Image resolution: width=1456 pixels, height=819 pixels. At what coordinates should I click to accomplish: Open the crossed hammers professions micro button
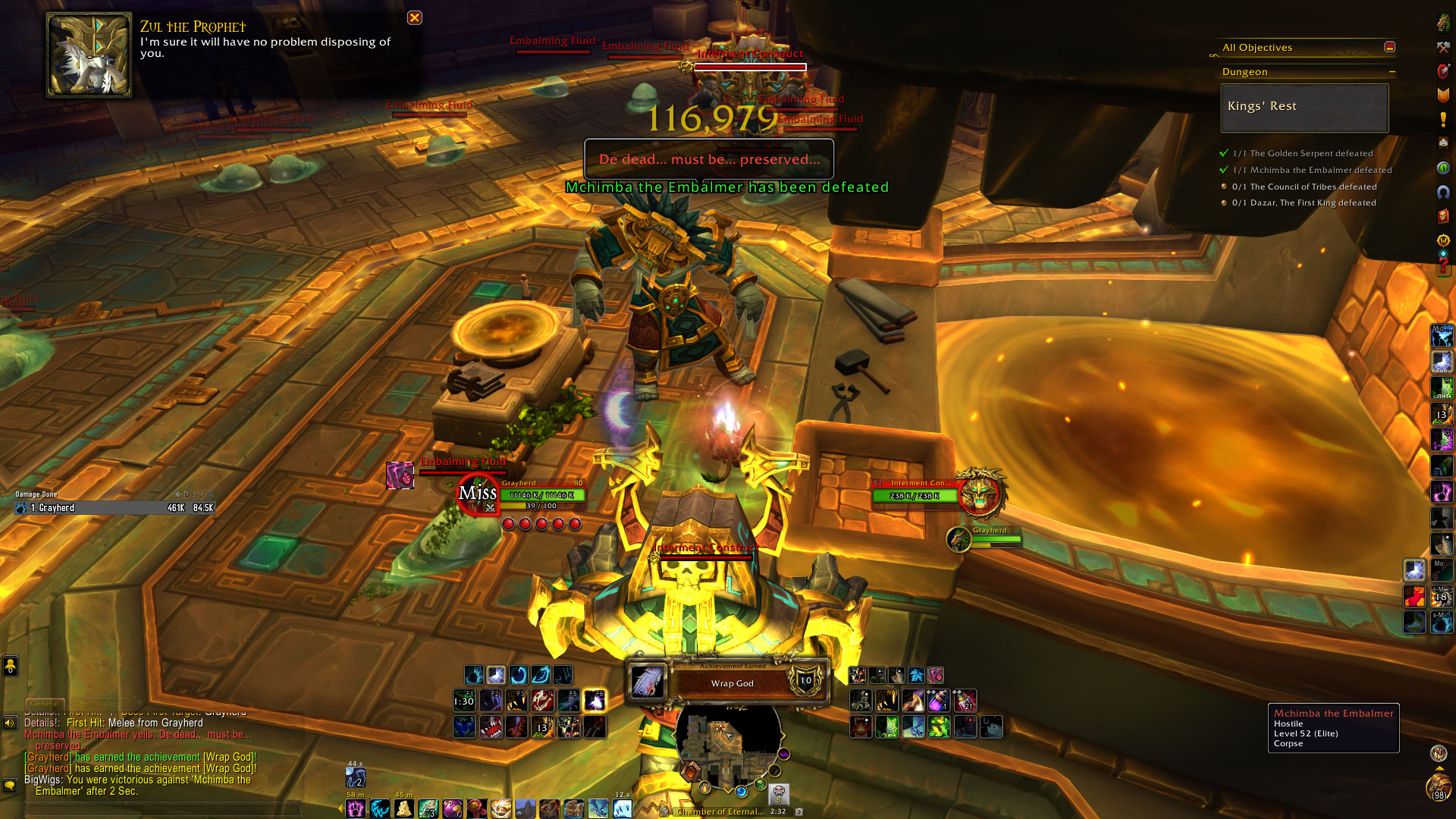pos(1443,47)
